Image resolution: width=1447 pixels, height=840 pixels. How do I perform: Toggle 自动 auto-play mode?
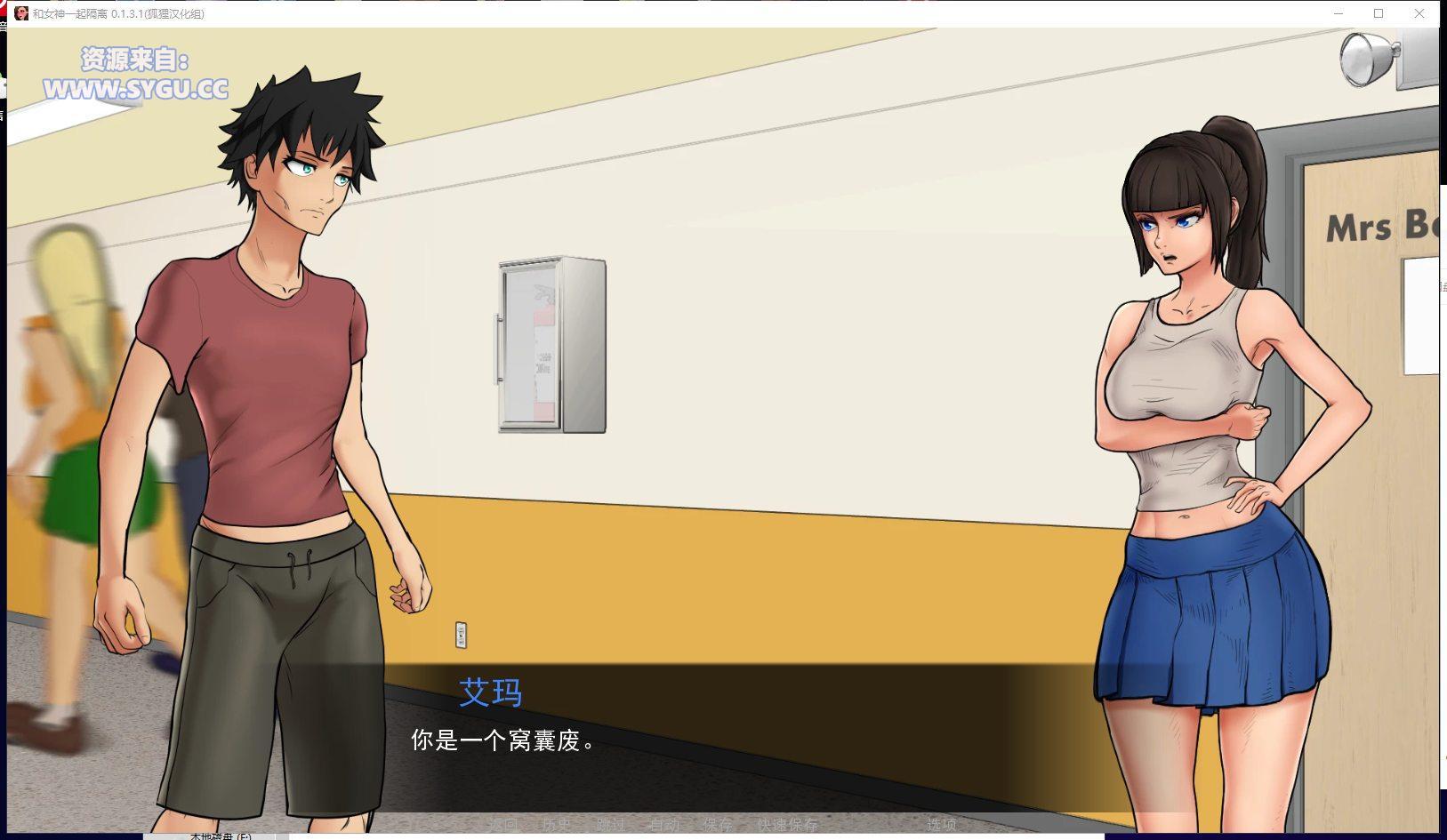(x=665, y=824)
